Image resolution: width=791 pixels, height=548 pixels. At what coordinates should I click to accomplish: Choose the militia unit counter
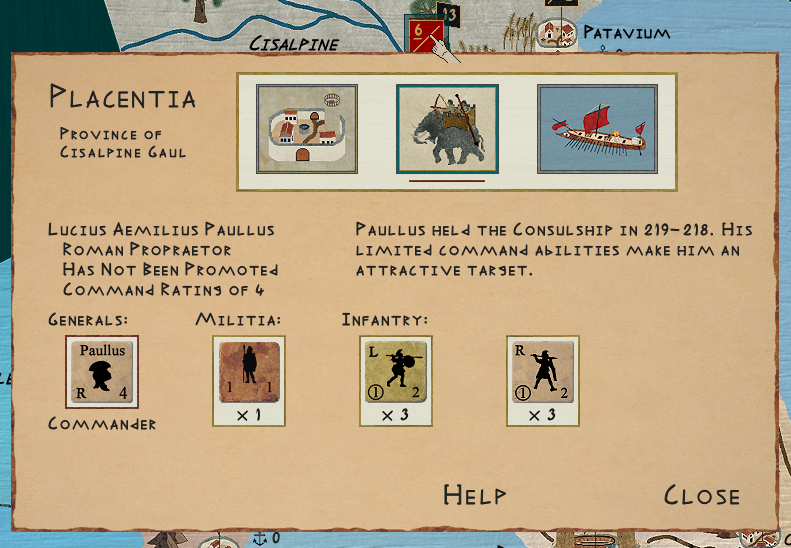click(250, 371)
